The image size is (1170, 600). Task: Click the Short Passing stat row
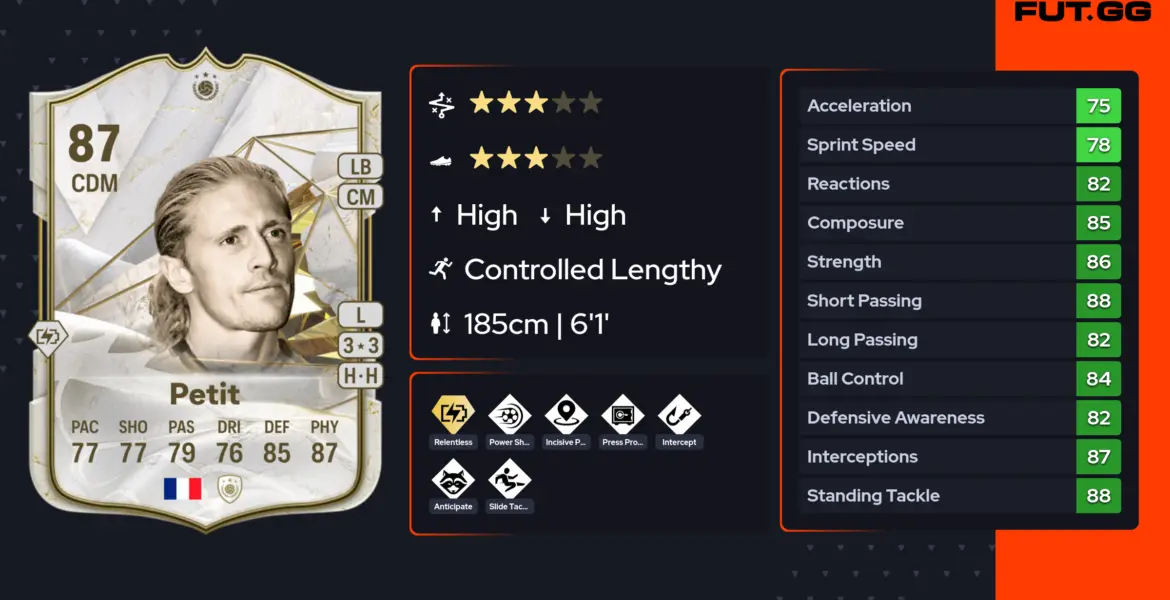point(960,301)
